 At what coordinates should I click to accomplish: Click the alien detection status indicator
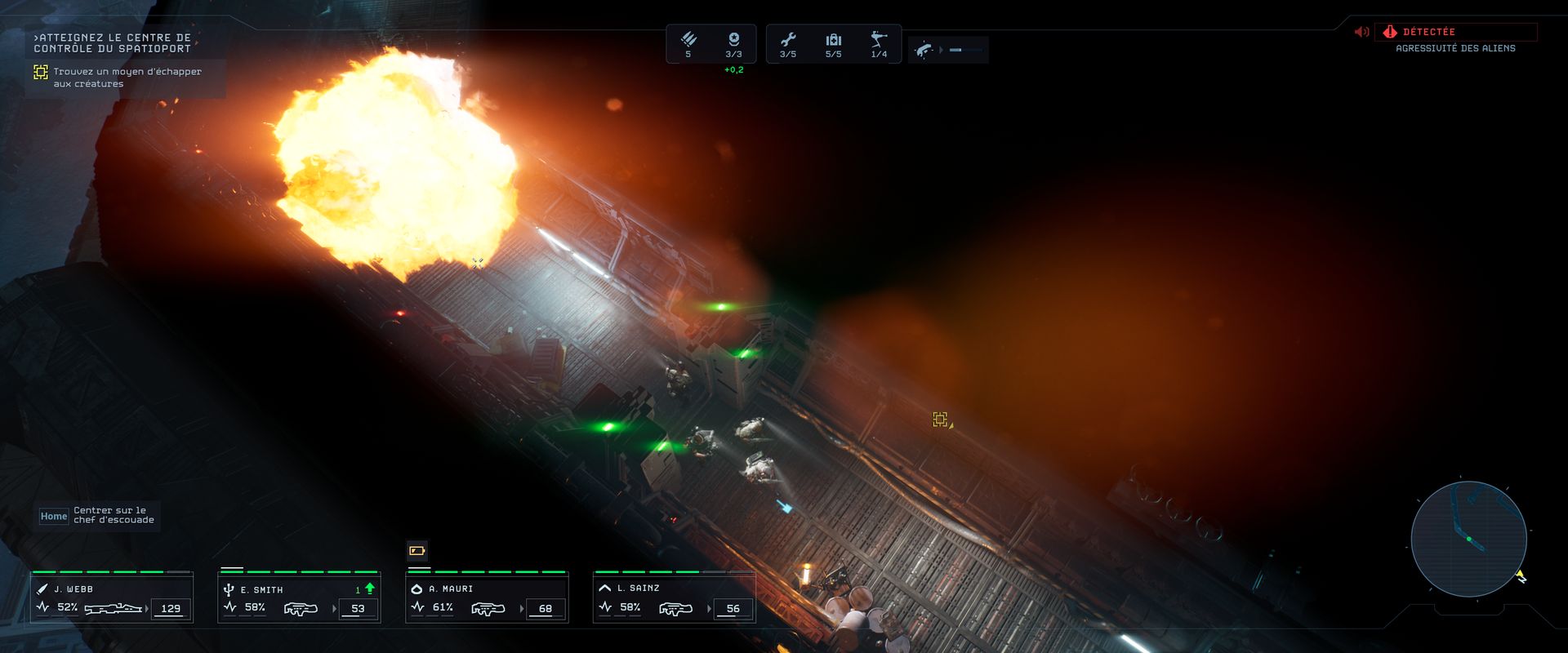coord(1455,32)
